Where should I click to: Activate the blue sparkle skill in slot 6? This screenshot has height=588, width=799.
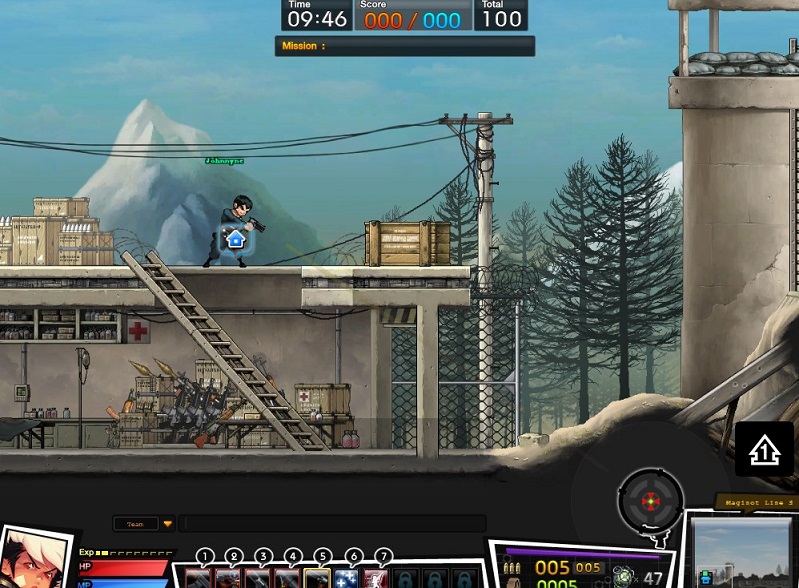click(346, 578)
